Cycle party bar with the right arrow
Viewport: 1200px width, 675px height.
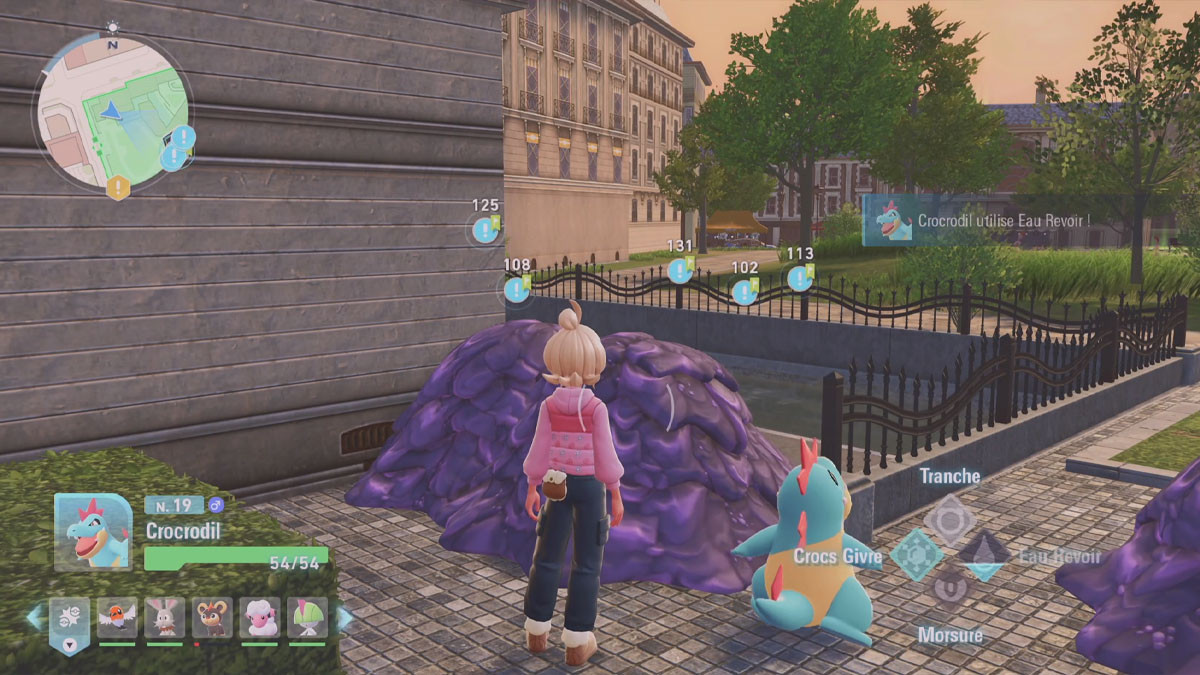click(x=344, y=618)
